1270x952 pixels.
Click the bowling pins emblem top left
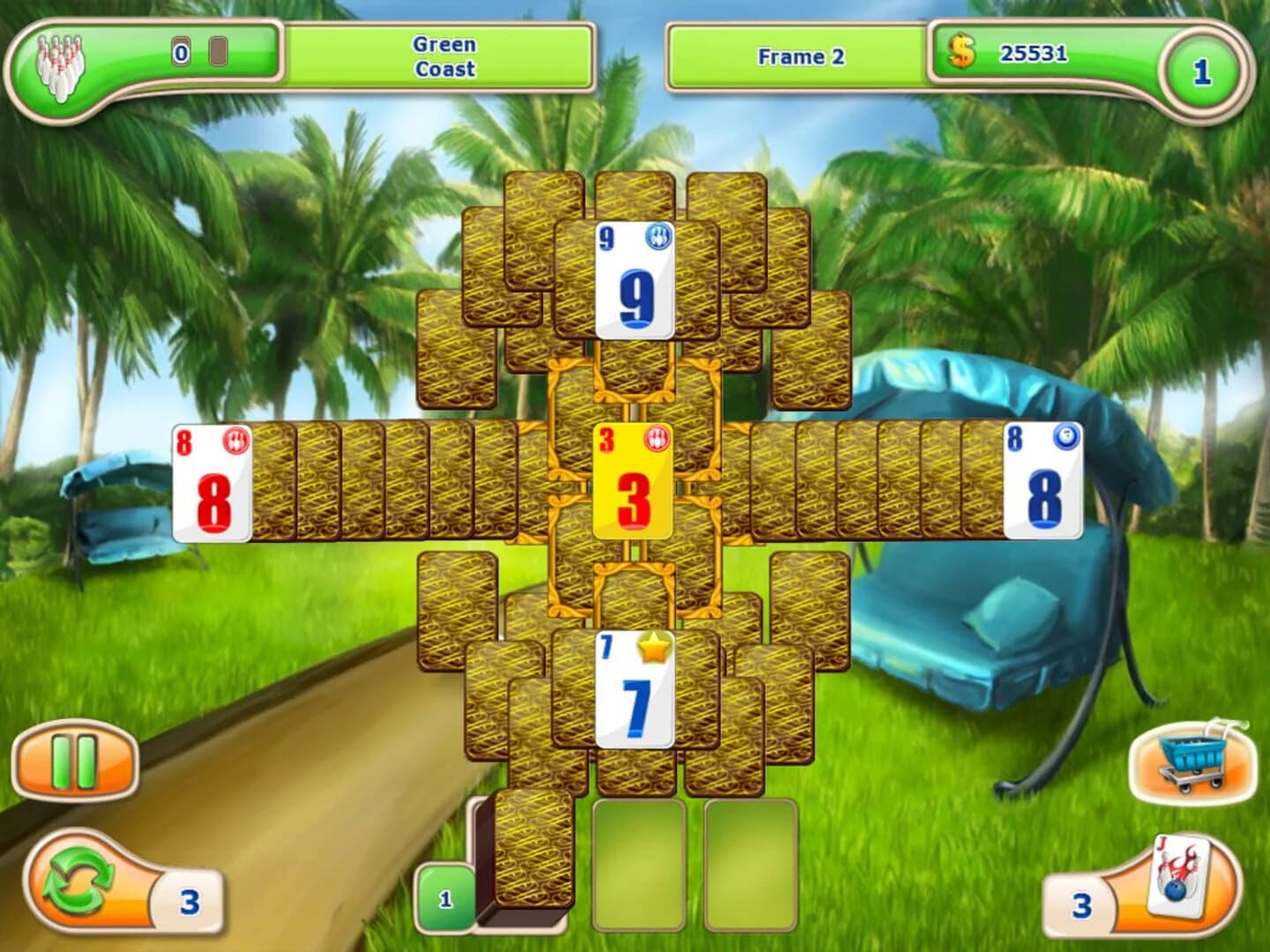(58, 62)
